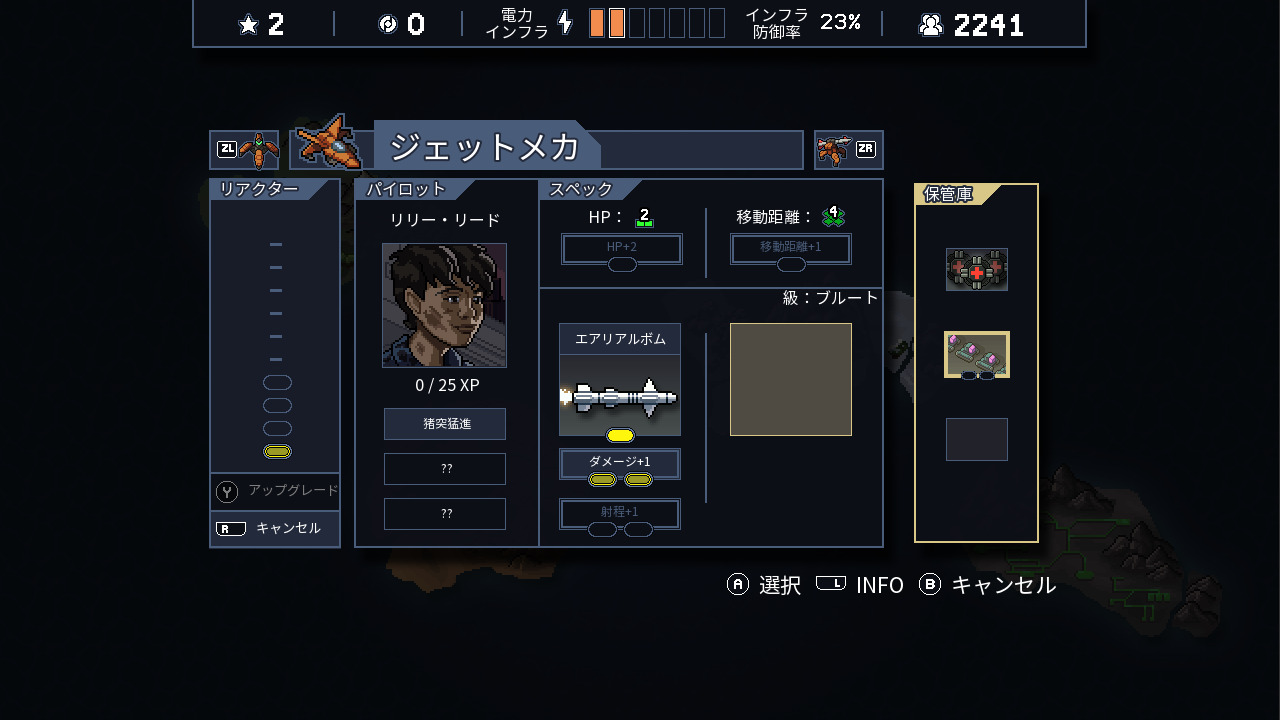
Task: Select the highlighted pink-gem storage item
Action: pyautogui.click(x=977, y=355)
